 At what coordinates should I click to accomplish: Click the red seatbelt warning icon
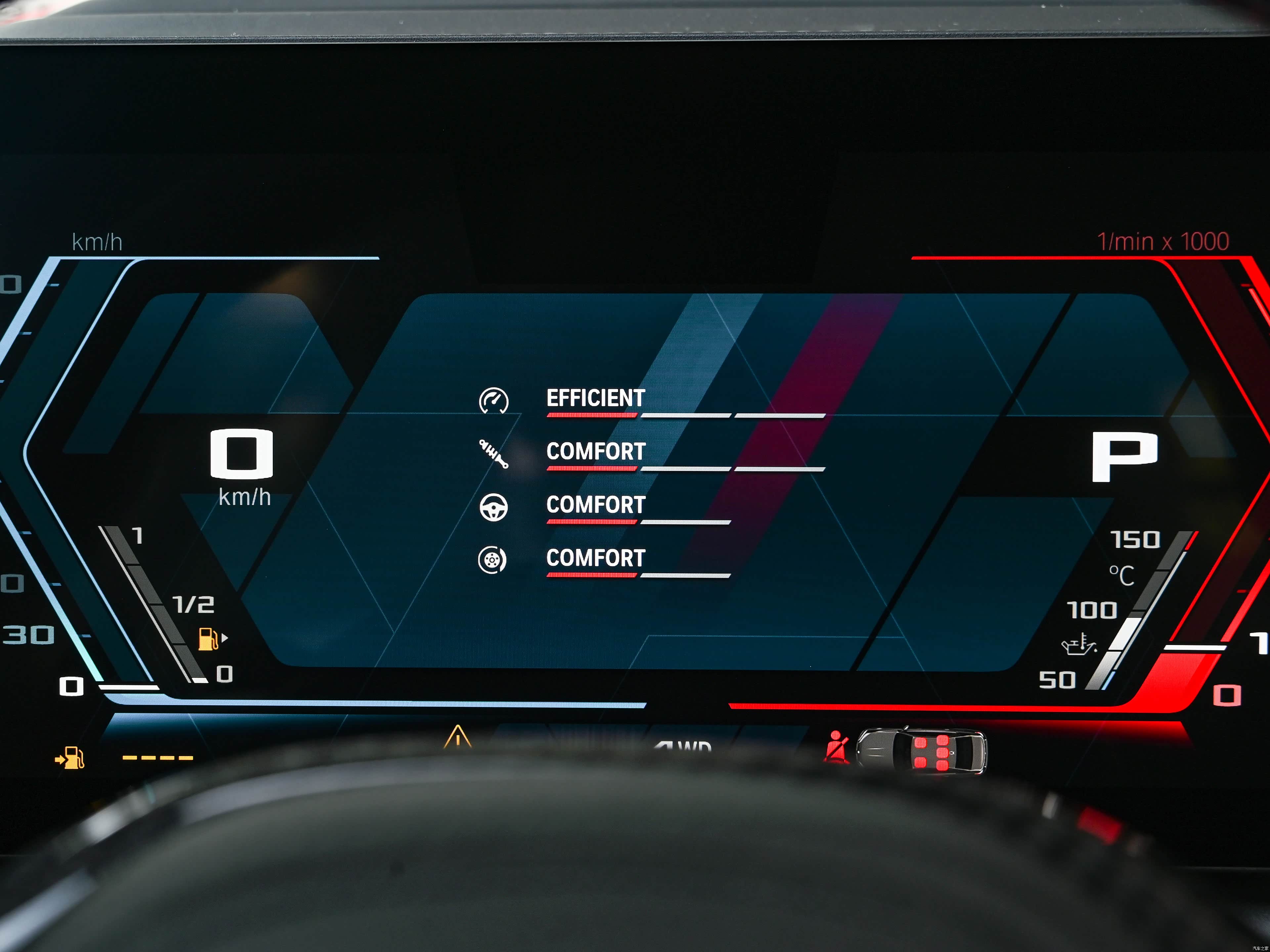coord(836,748)
